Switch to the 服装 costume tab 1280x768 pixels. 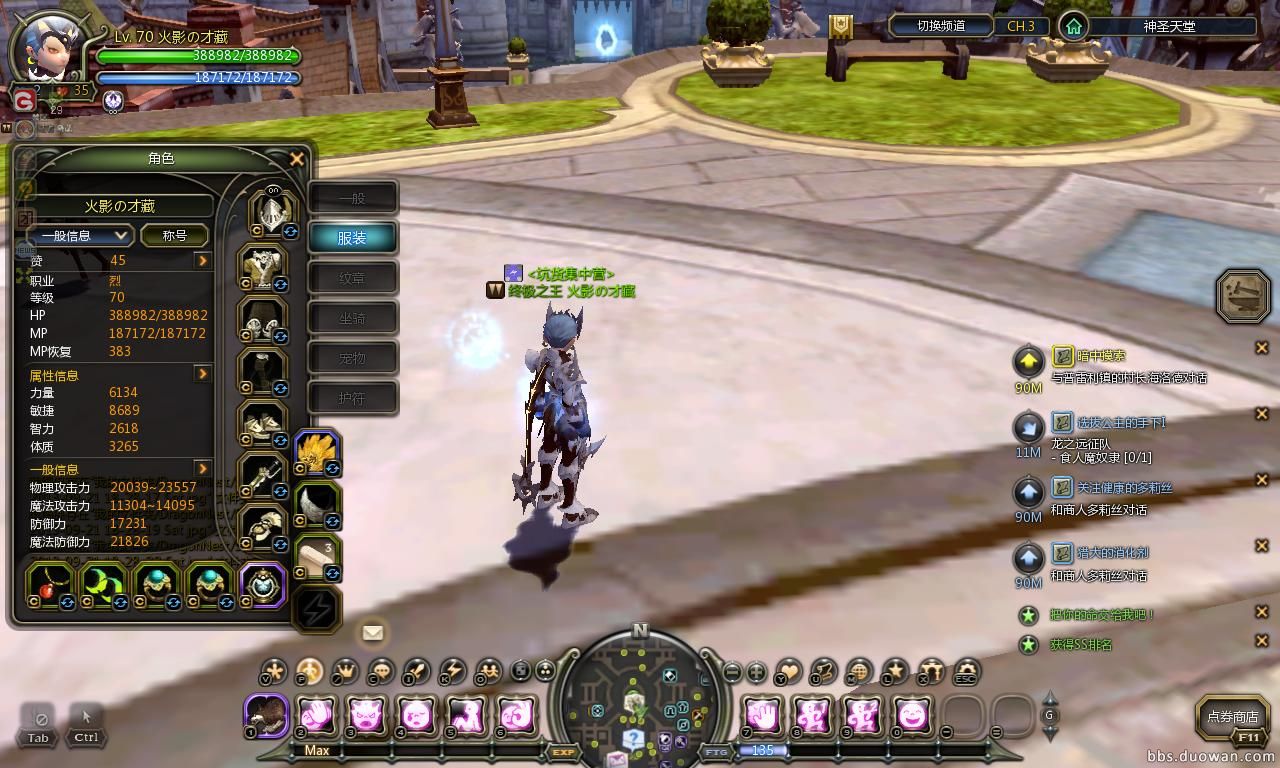tap(352, 238)
